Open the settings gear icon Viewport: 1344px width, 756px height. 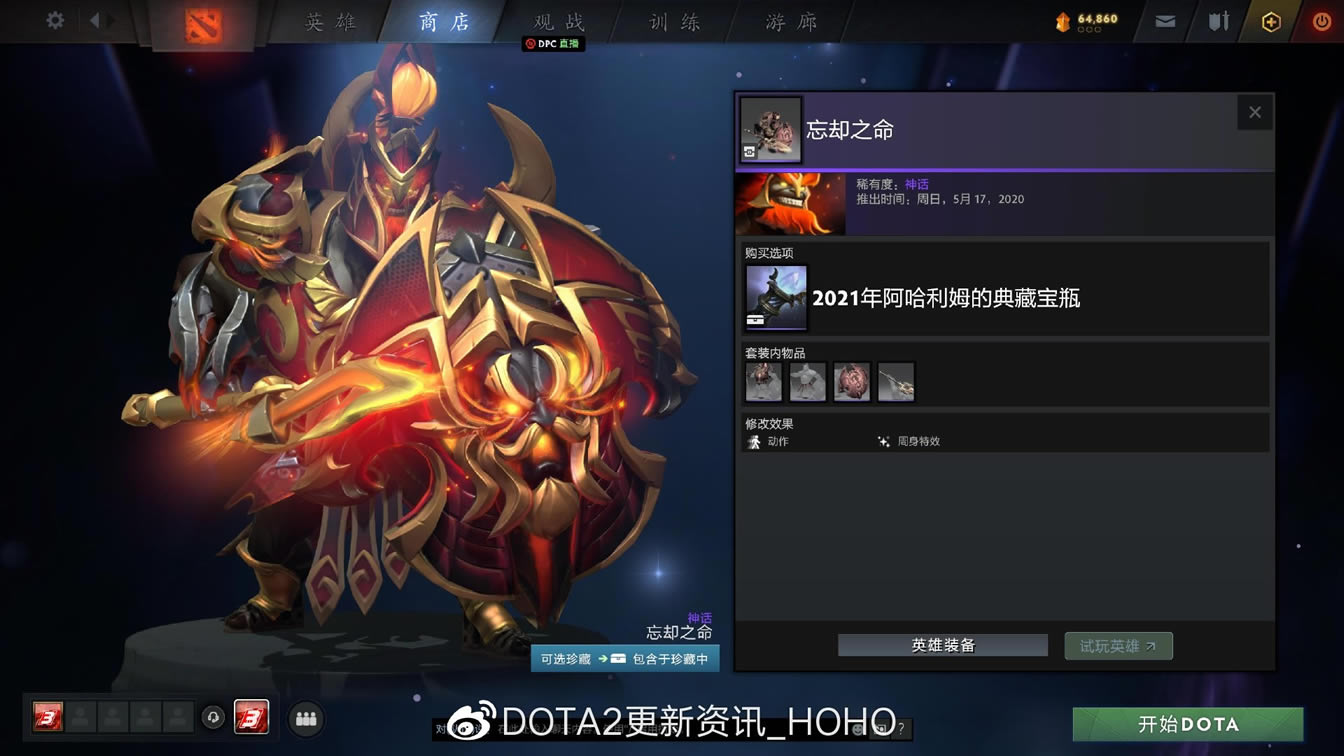click(55, 19)
